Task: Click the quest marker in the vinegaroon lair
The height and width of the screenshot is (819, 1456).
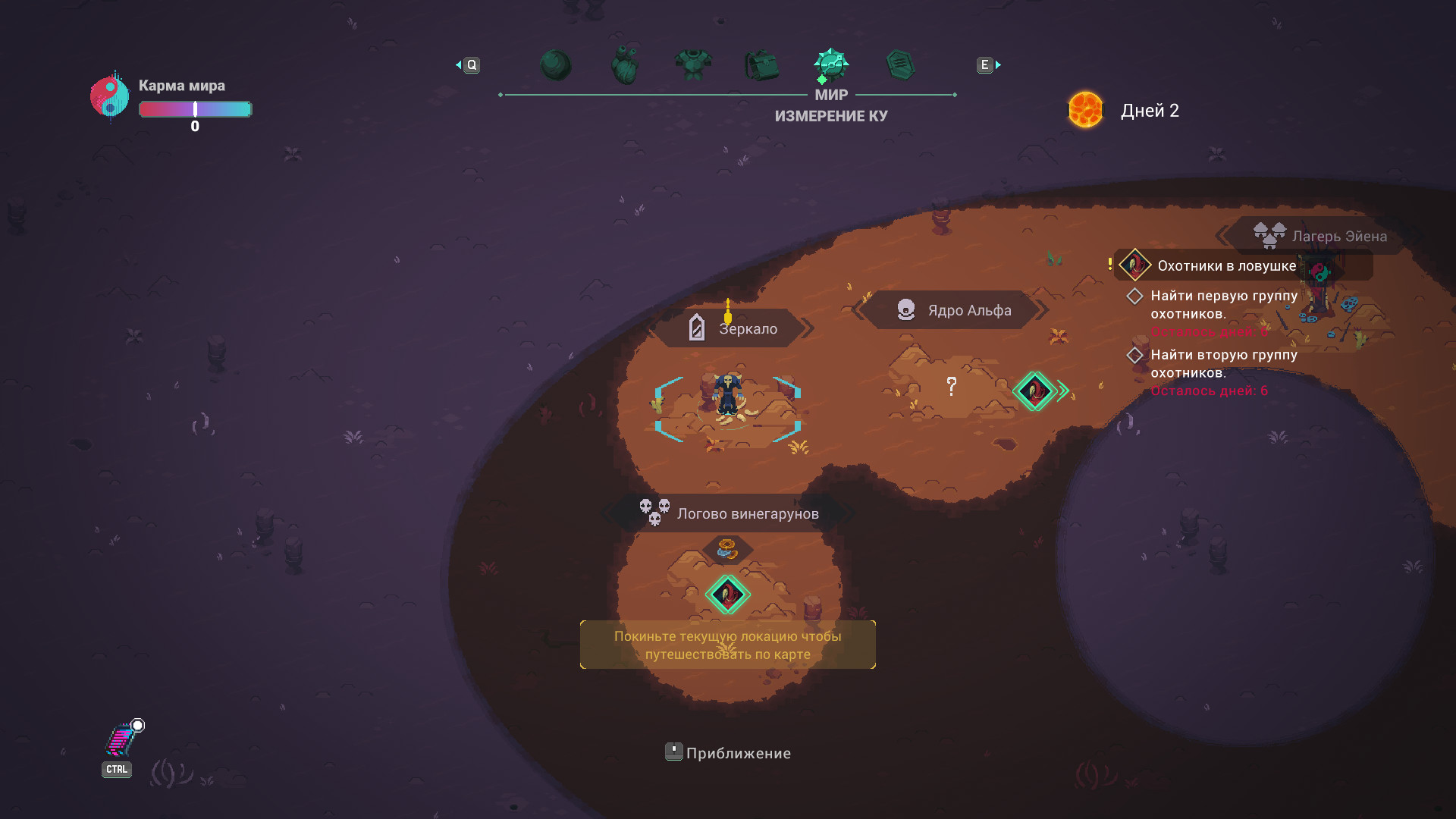Action: pyautogui.click(x=727, y=594)
